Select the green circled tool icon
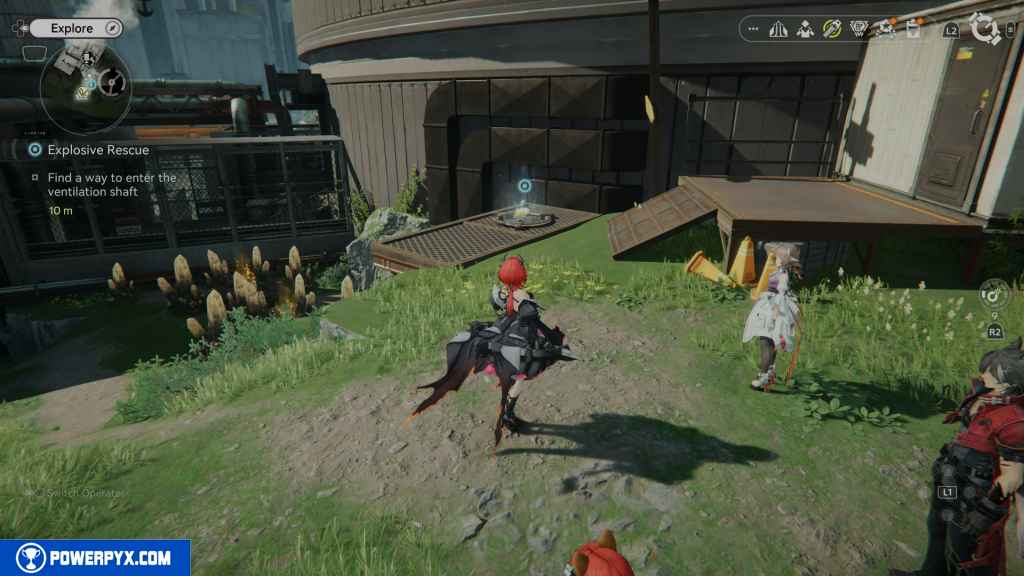The width and height of the screenshot is (1024, 576). click(x=832, y=29)
